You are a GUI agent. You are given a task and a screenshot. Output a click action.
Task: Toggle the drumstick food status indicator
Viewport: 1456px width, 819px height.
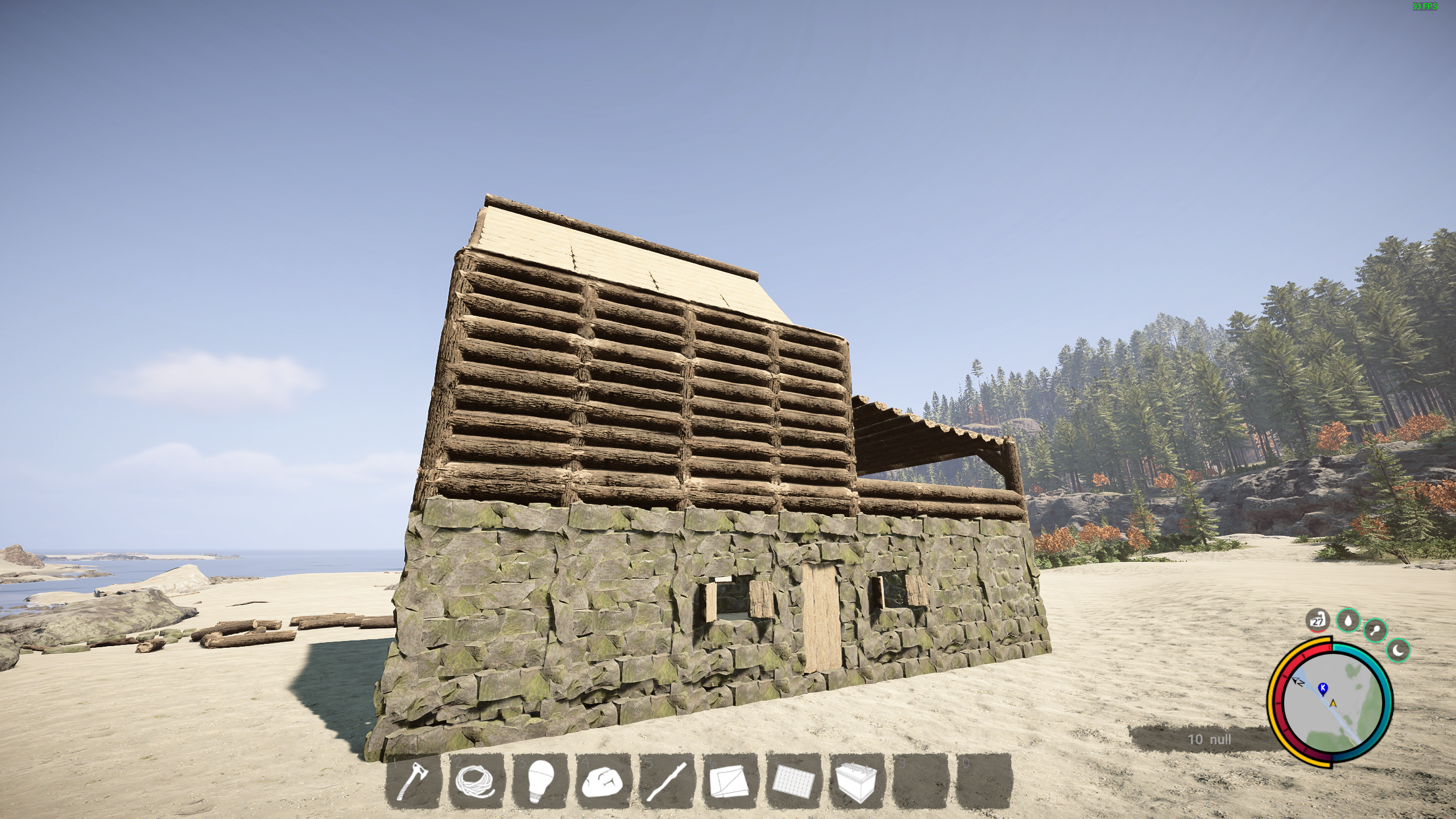coord(1376,631)
